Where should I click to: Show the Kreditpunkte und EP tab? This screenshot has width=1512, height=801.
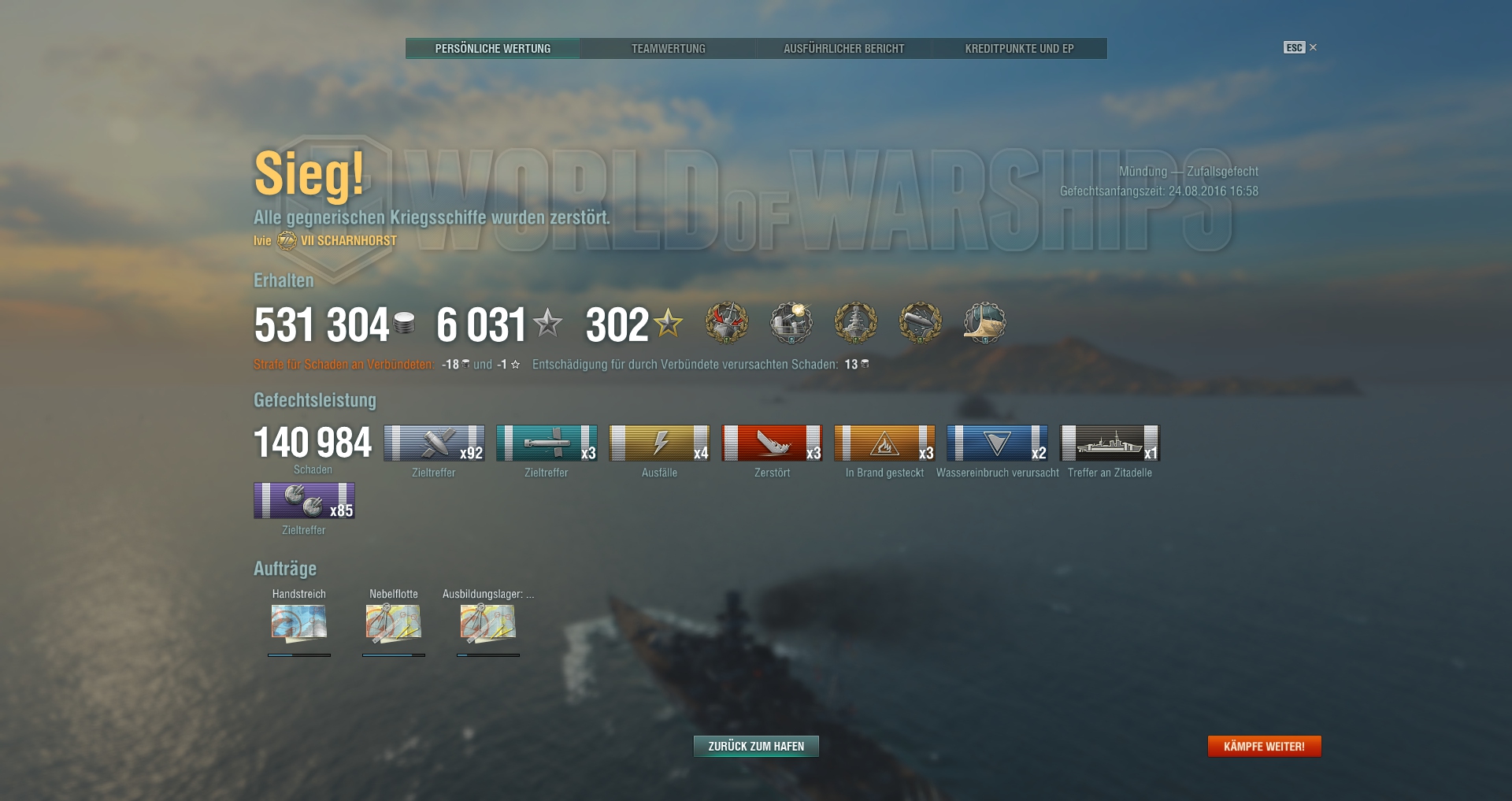[1019, 49]
